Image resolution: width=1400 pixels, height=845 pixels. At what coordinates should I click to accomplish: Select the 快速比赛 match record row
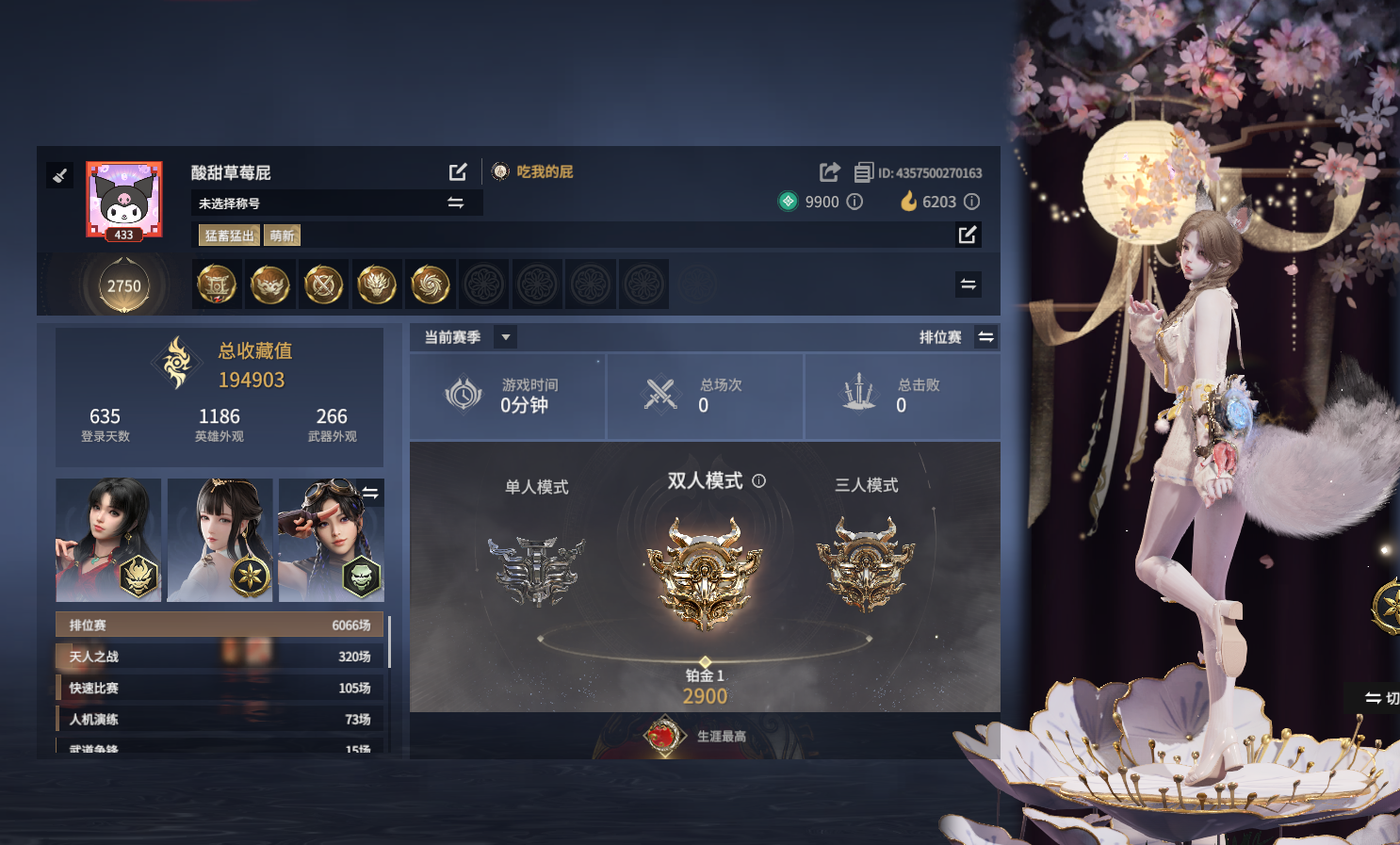pos(220,688)
